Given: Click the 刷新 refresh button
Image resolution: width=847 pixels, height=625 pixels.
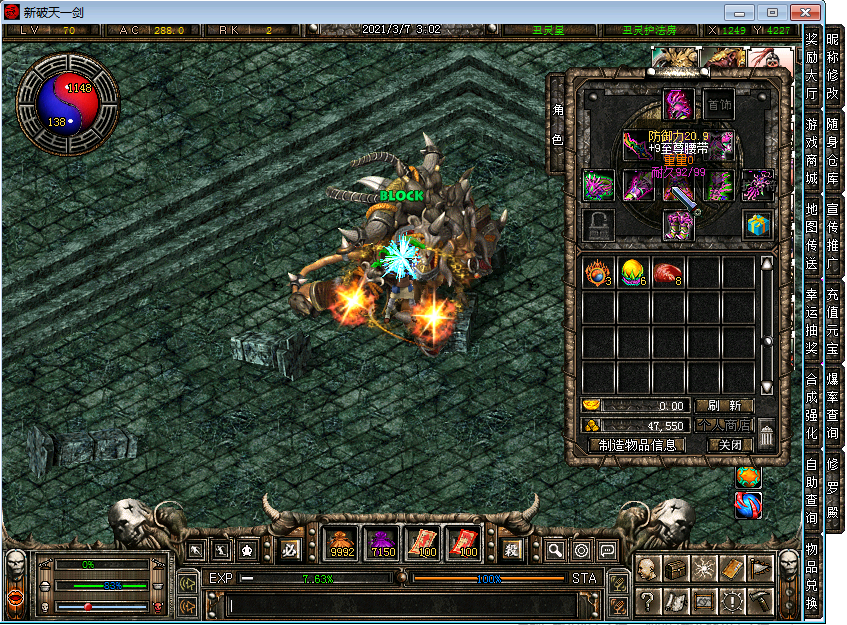Looking at the screenshot, I should (724, 406).
